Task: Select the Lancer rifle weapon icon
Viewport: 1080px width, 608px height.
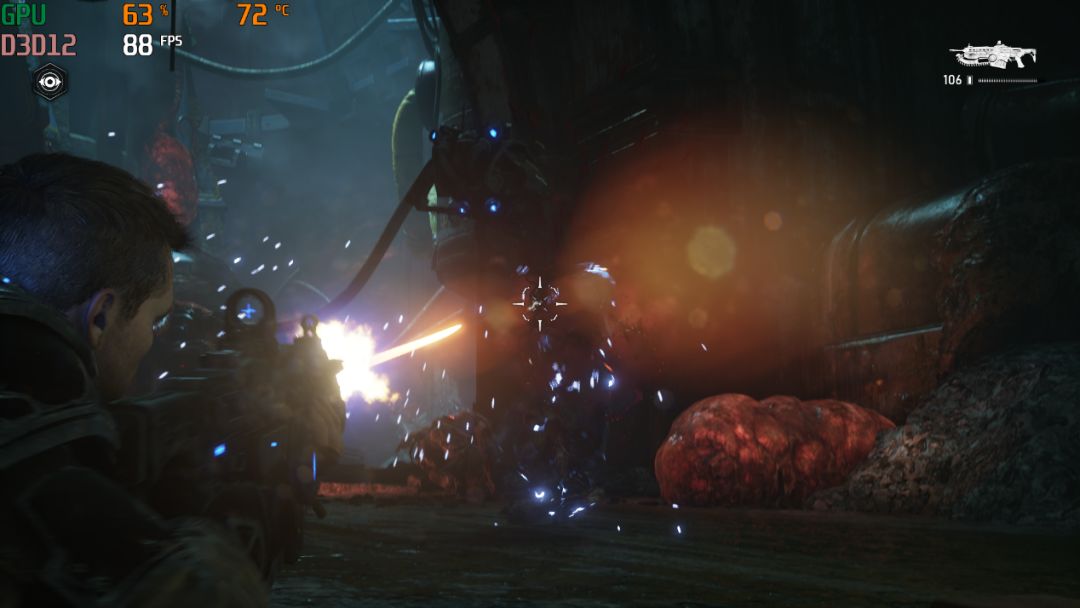Action: point(992,55)
